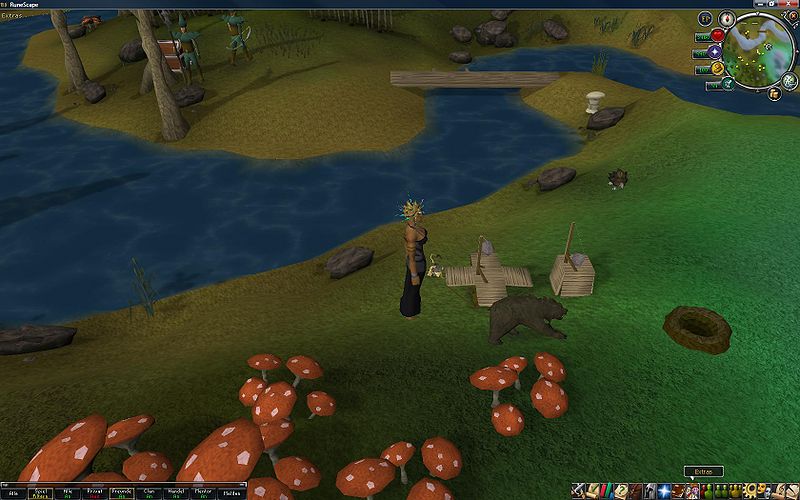Open the crossed swords combat tab
The height and width of the screenshot is (500, 800).
579,490
